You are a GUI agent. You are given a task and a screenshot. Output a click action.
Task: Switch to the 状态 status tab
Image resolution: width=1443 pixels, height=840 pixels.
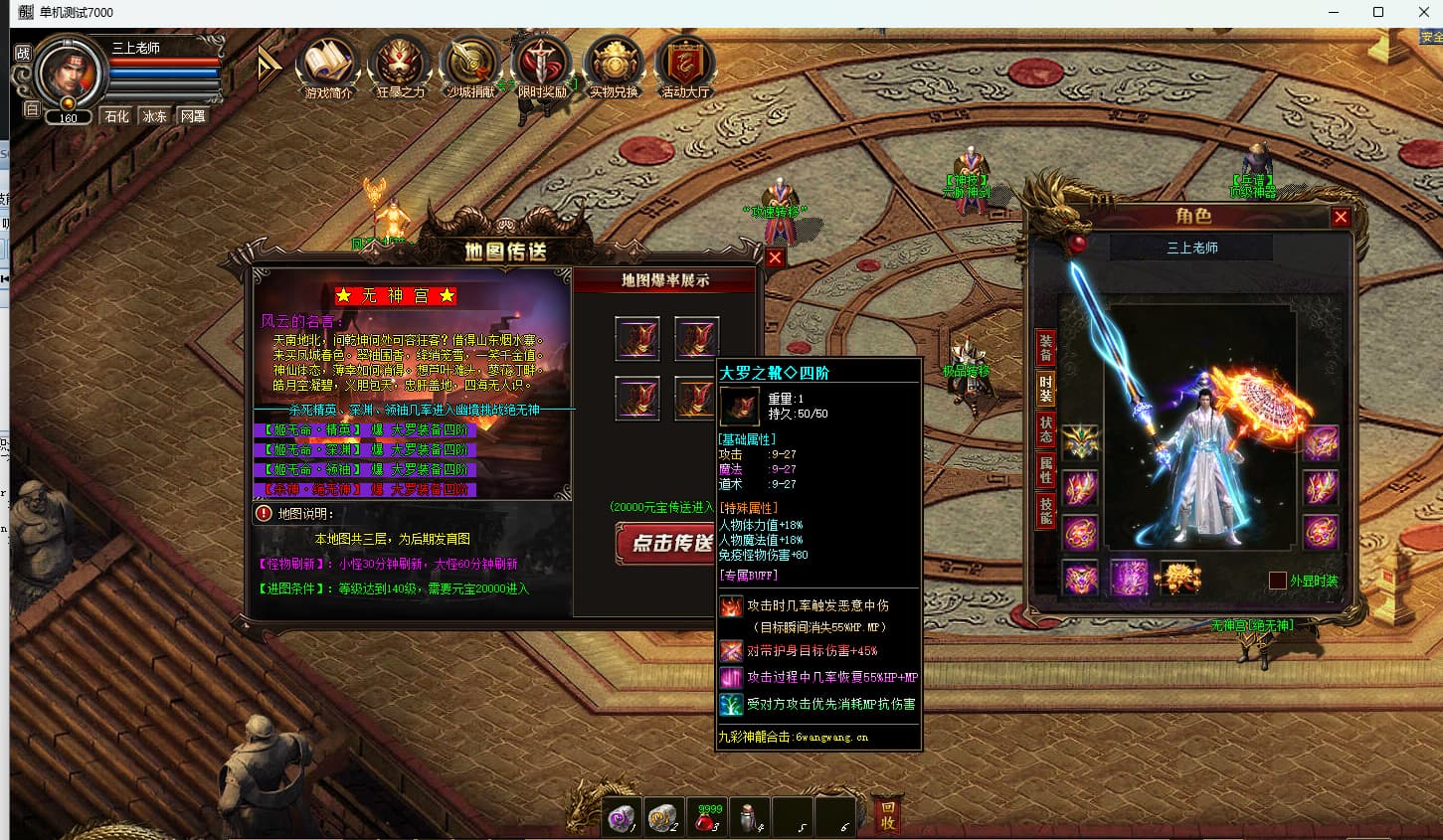coord(1045,429)
